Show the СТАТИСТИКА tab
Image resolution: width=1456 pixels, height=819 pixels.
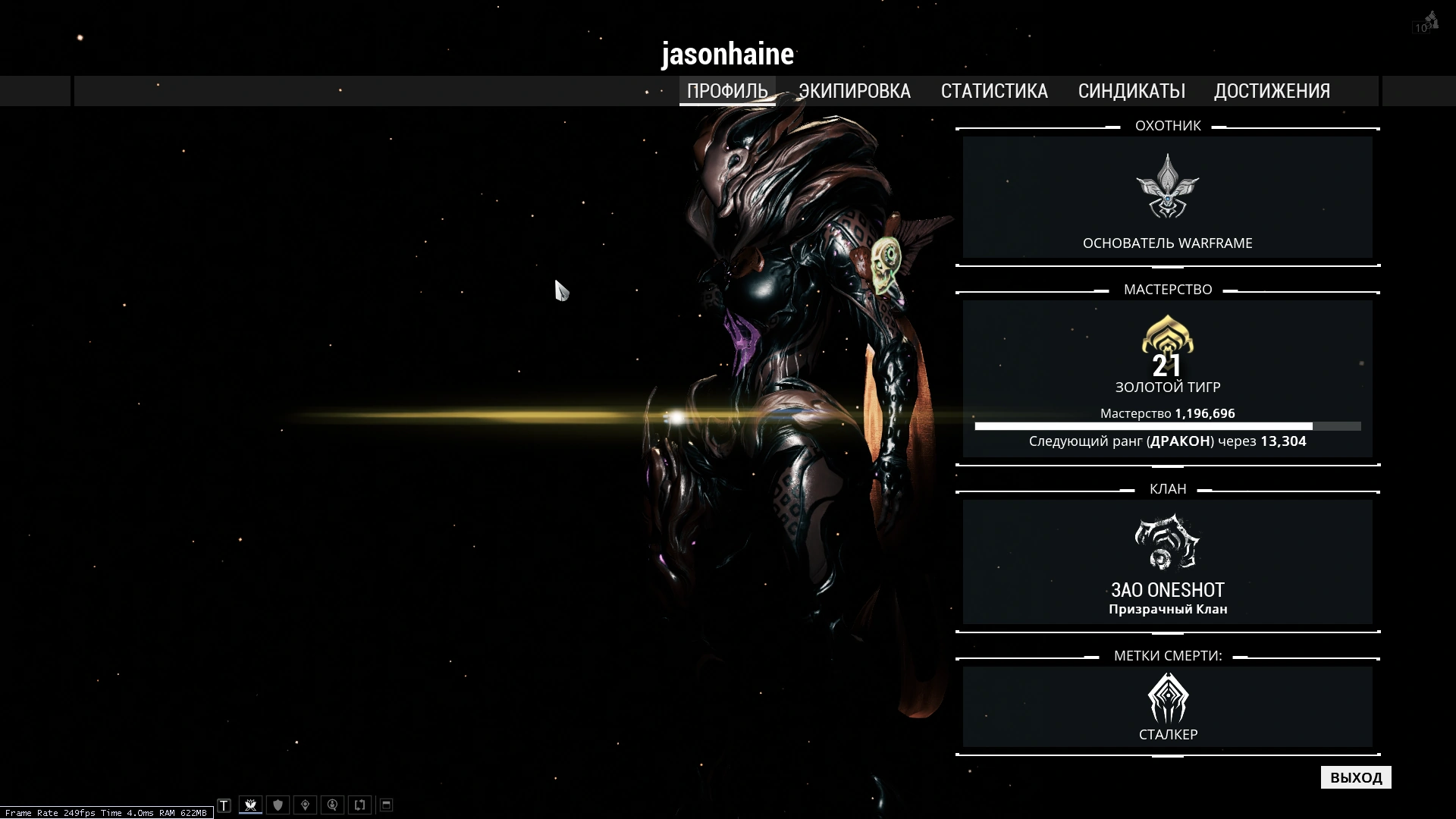994,91
